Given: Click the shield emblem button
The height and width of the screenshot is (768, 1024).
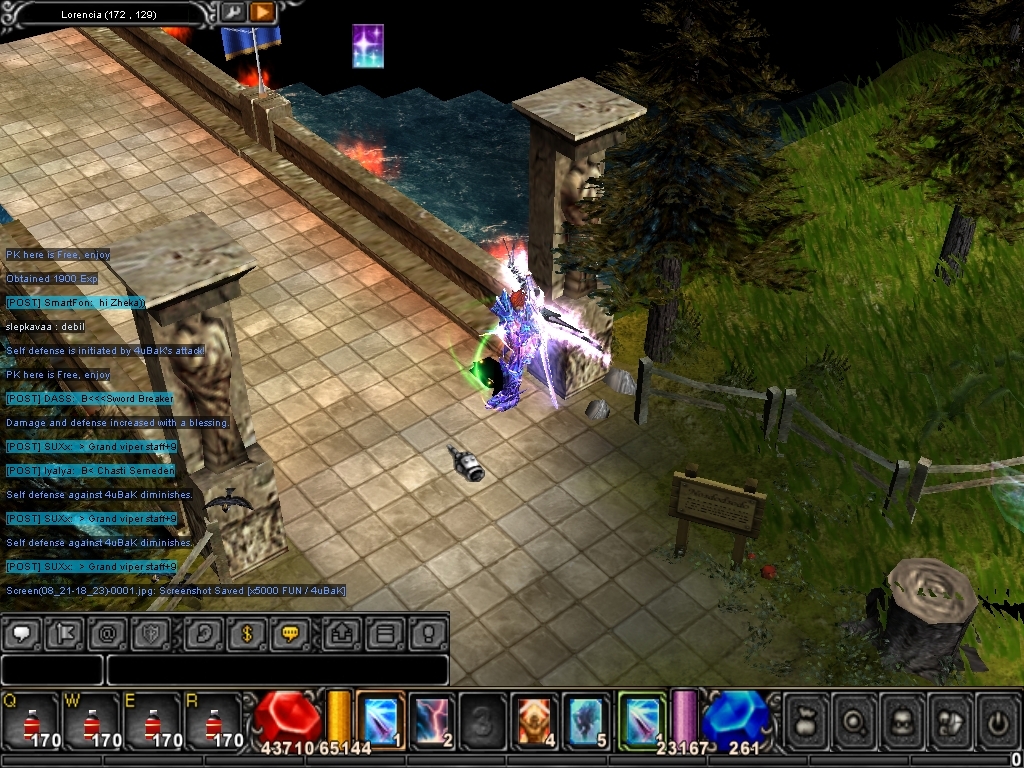Looking at the screenshot, I should (151, 634).
